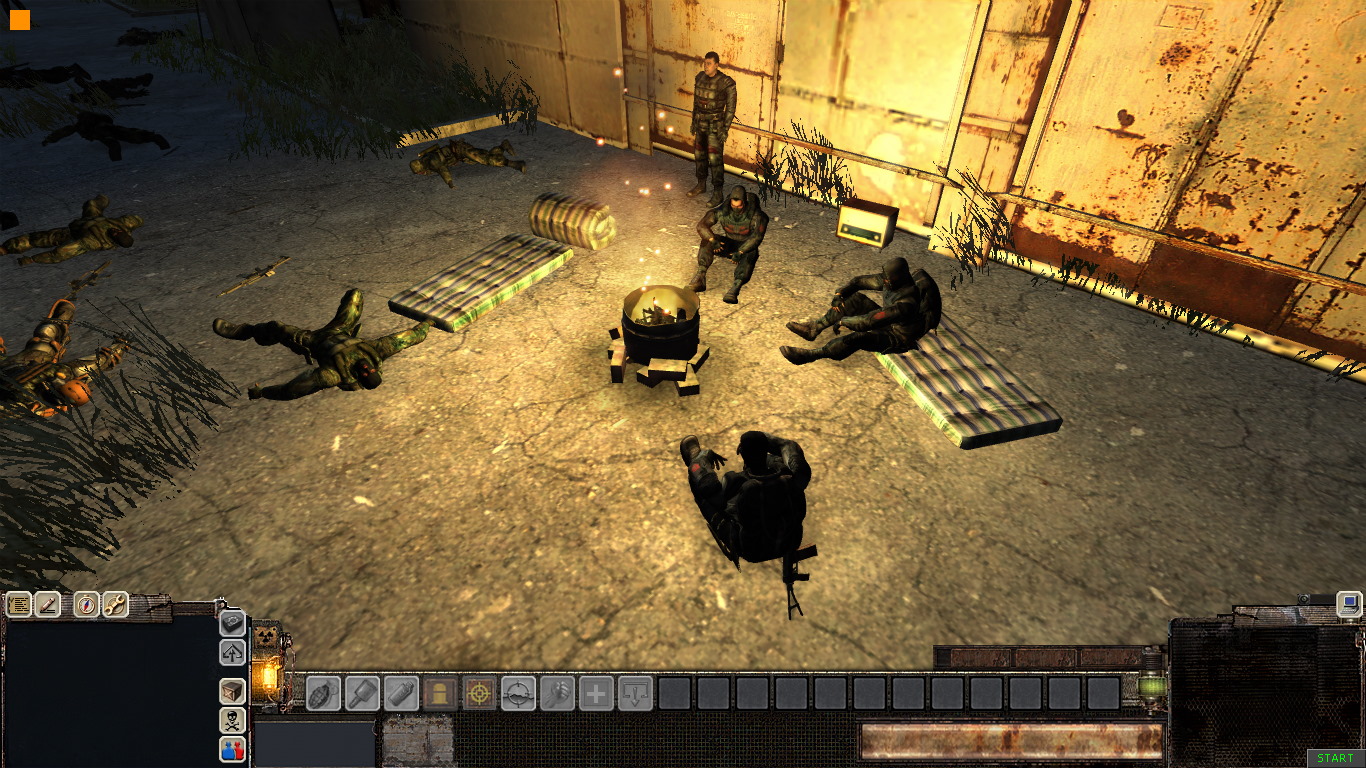Screen dimensions: 1366x768
Task: Open the computer monitor menu button
Action: click(1349, 603)
